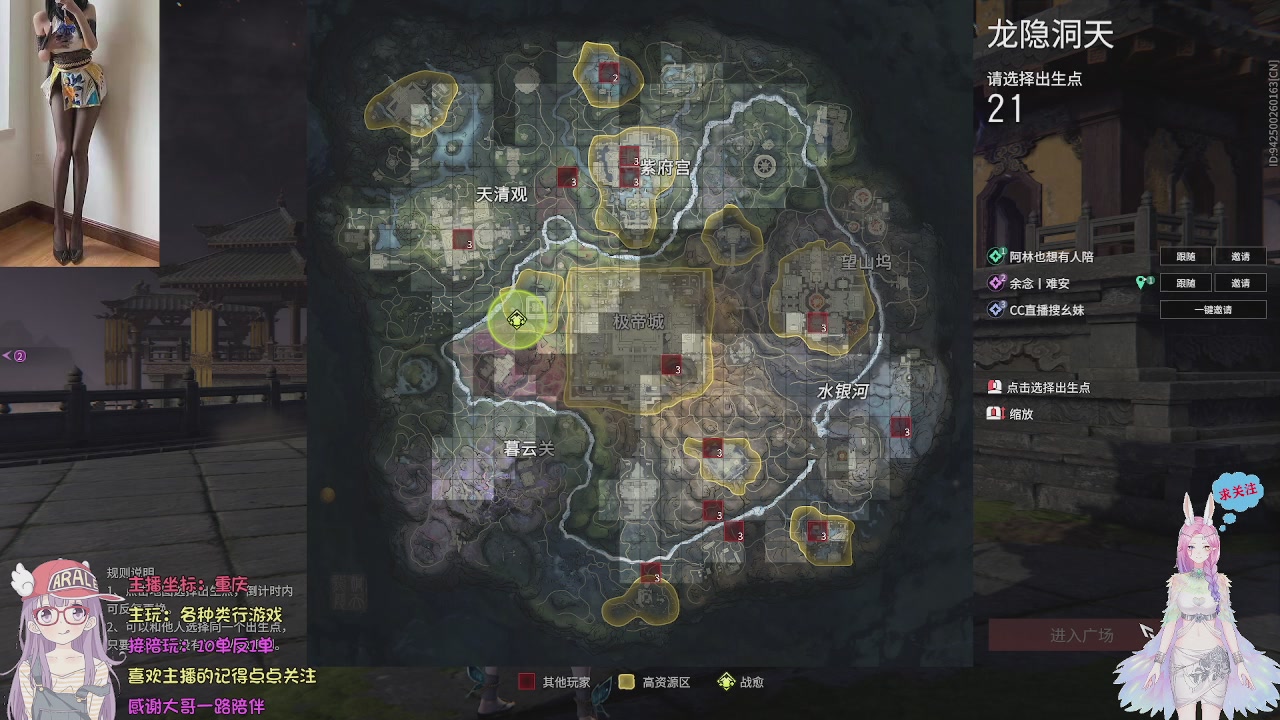Screen dimensions: 1280x720
Task: Invite teammate 余念丨难安
Action: [x=1240, y=283]
